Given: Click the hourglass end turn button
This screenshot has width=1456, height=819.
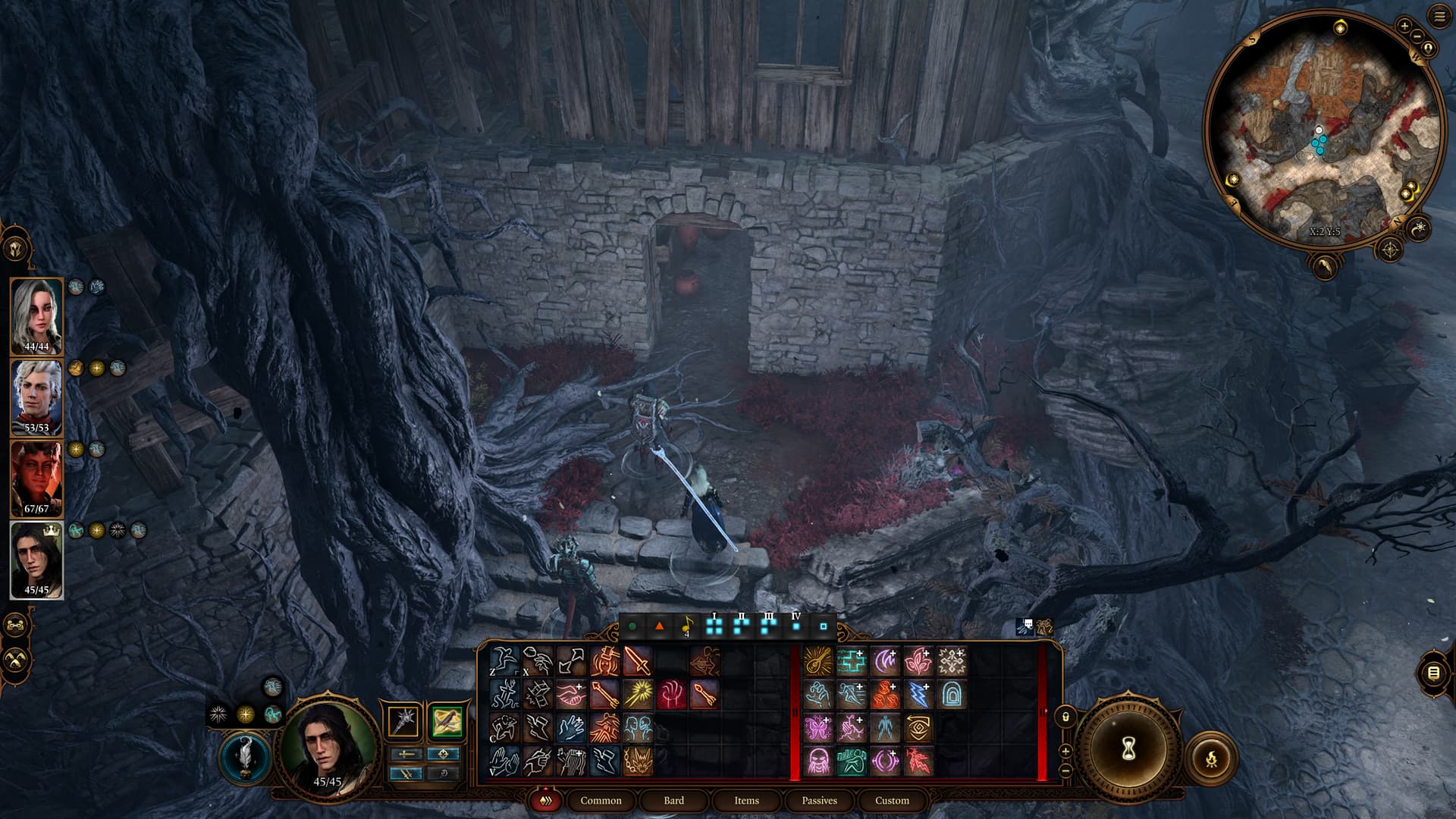Looking at the screenshot, I should 1128,750.
